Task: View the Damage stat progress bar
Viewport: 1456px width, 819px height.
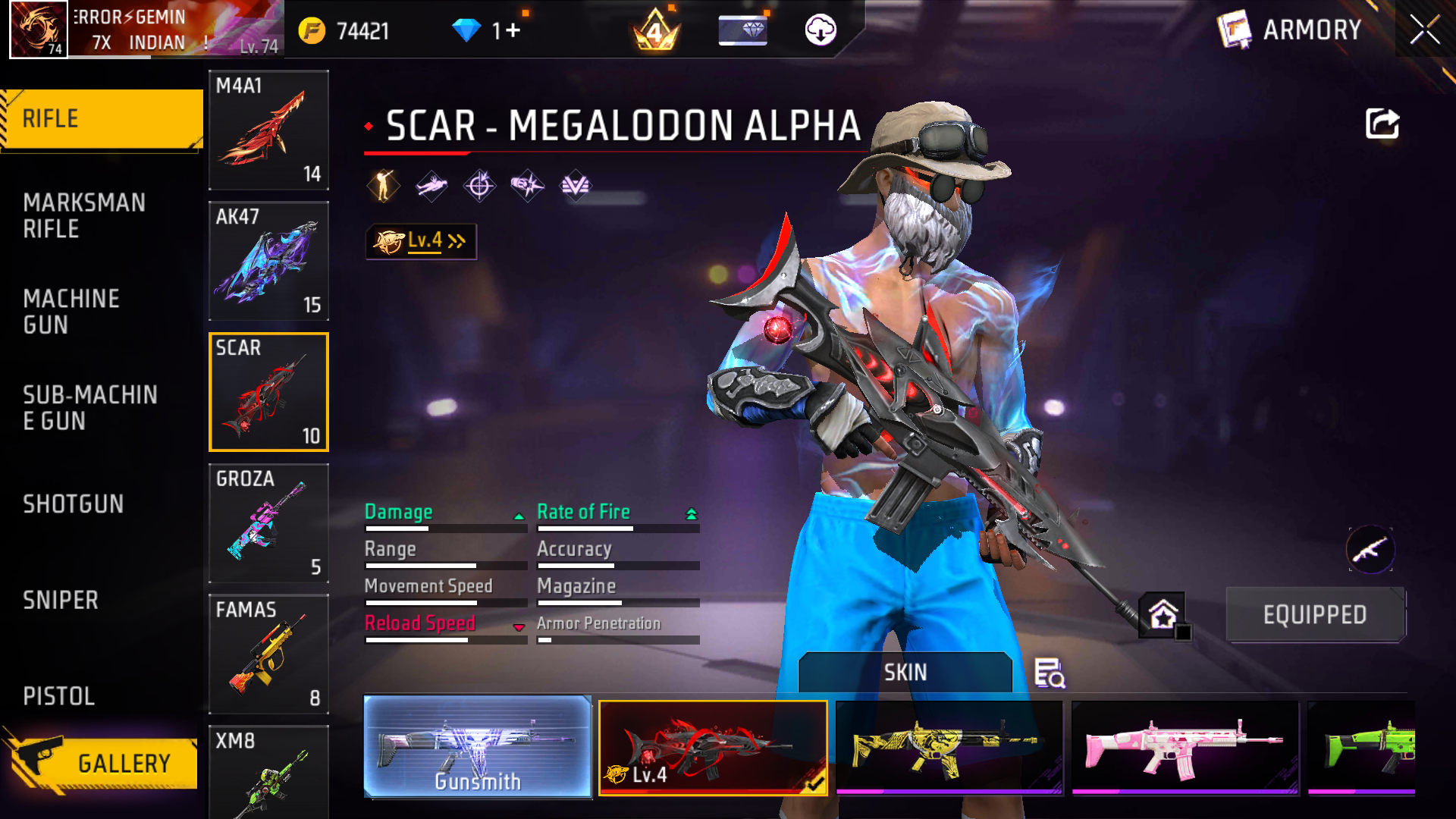Action: [x=446, y=529]
